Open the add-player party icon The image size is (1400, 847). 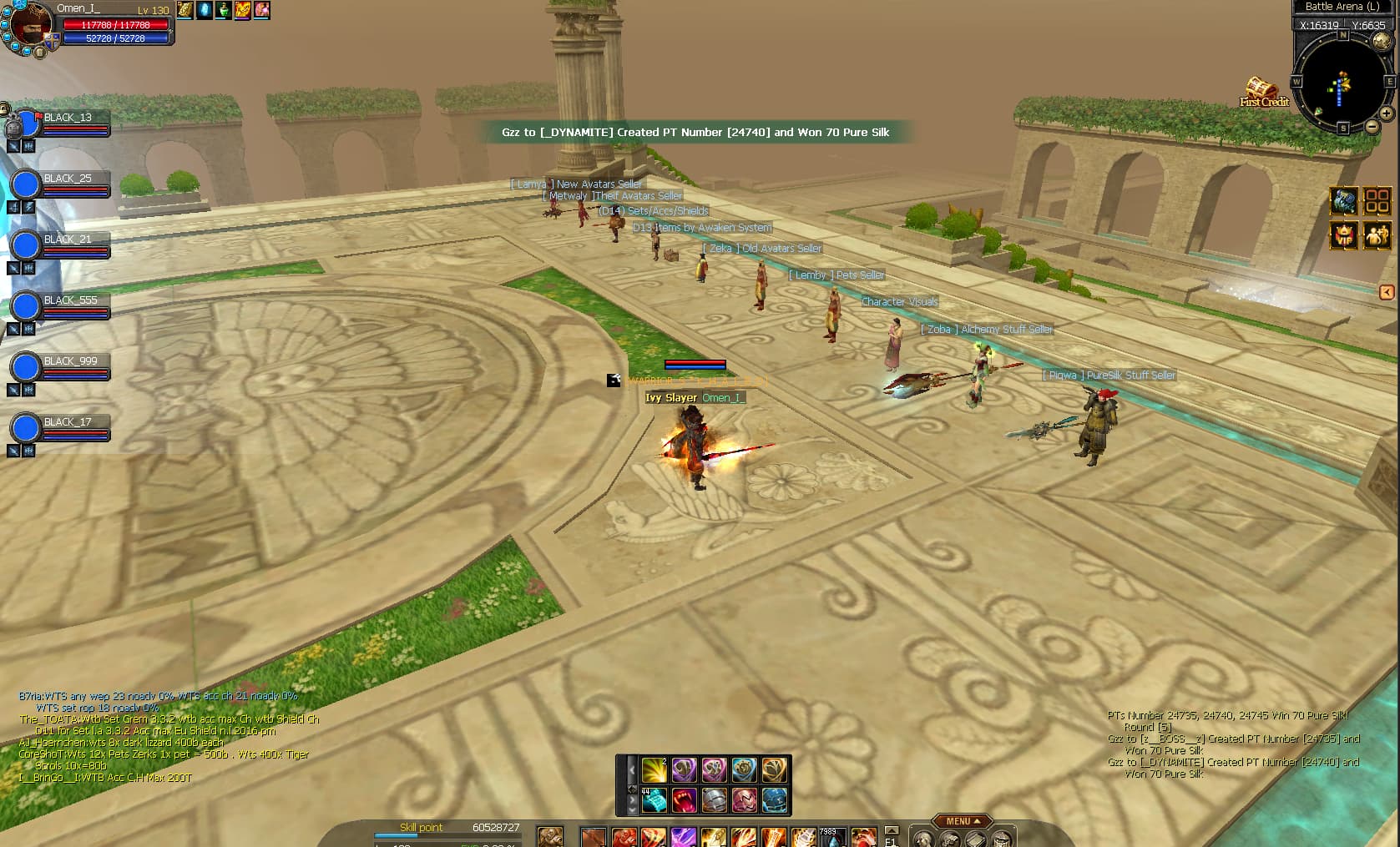point(1377,236)
